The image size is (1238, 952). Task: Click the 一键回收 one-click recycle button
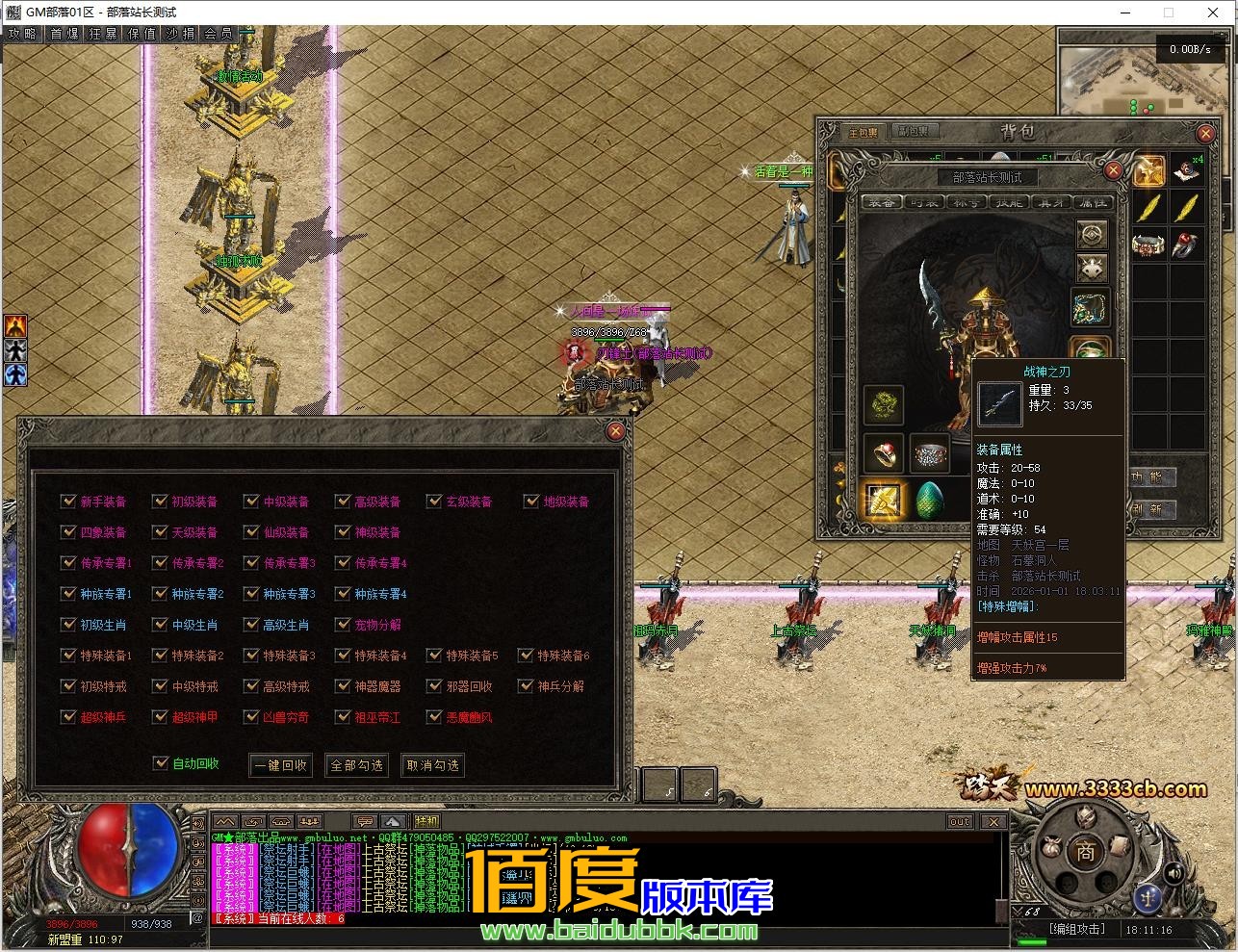click(280, 765)
